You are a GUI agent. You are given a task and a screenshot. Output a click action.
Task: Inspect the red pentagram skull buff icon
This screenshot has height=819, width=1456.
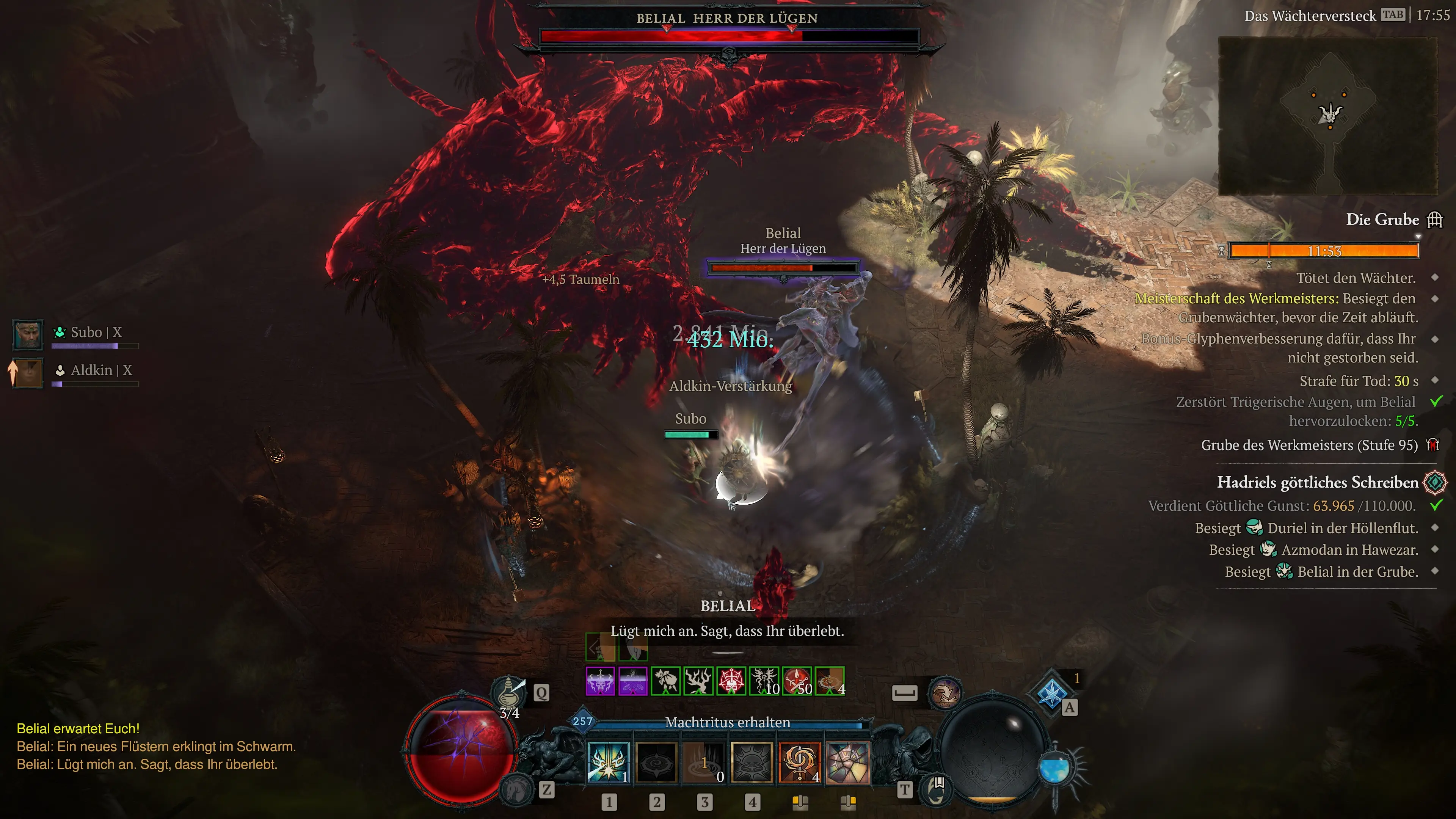pyautogui.click(x=731, y=681)
